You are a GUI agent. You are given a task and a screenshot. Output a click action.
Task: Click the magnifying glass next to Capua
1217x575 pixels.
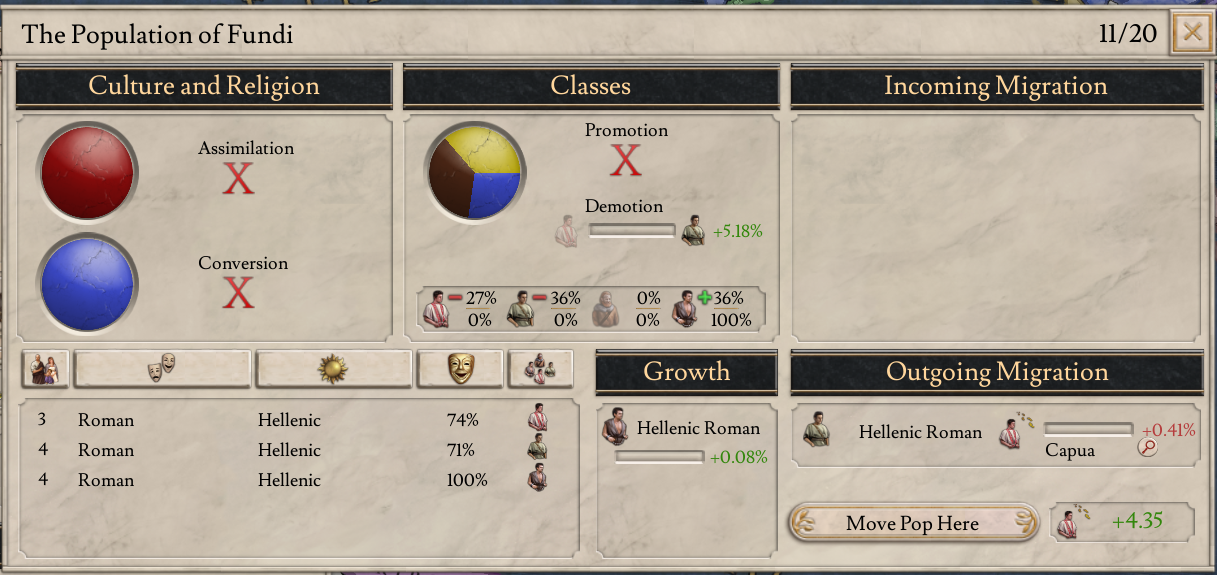(x=1147, y=448)
